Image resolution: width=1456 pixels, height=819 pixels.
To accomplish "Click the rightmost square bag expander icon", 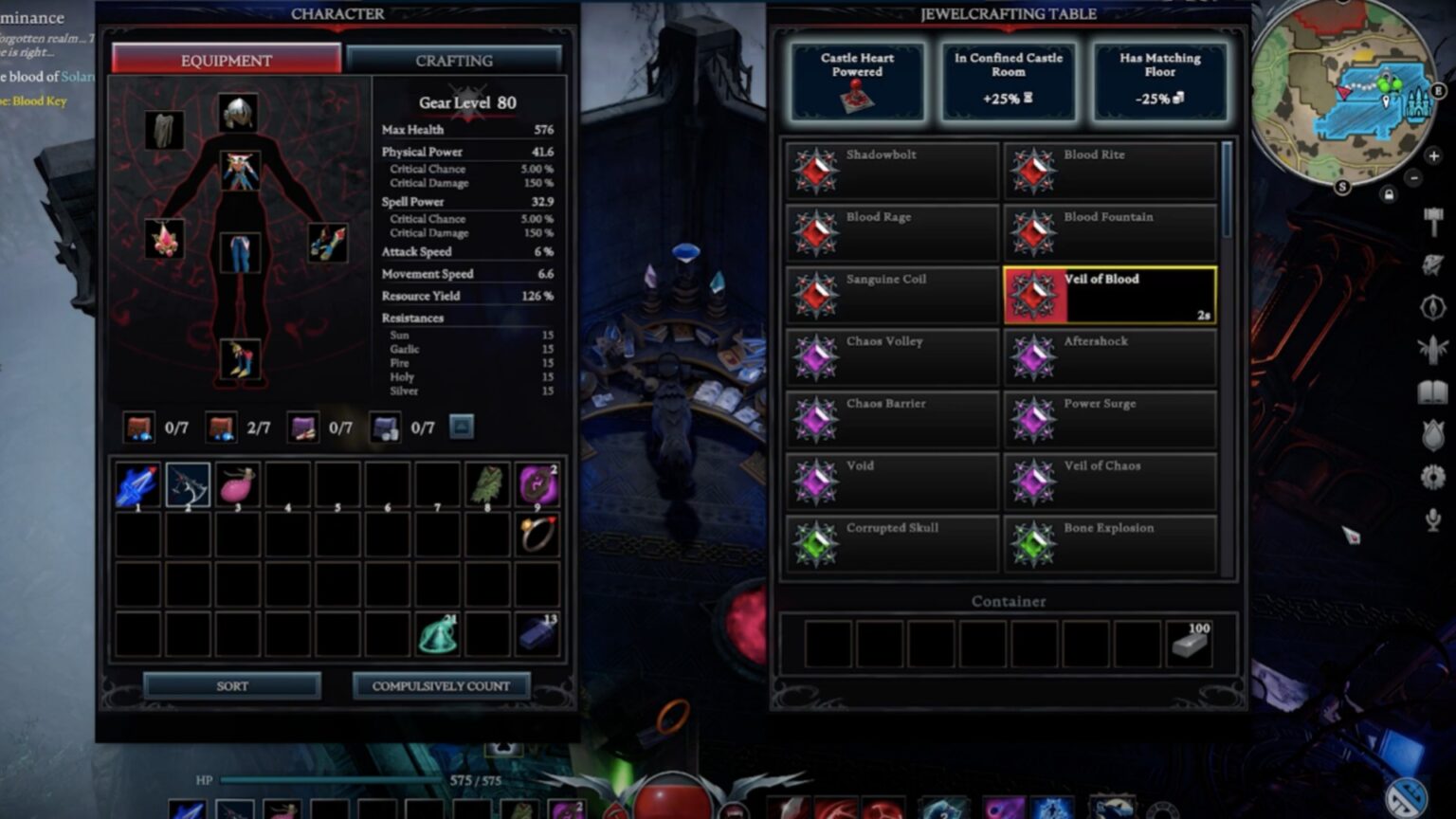I will point(462,428).
